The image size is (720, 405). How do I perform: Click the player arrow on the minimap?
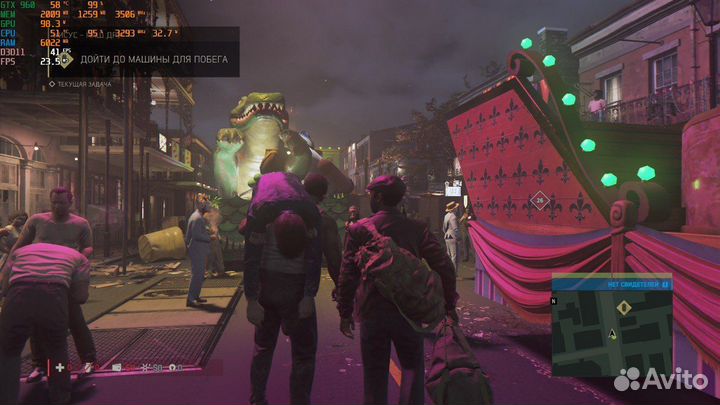[x=612, y=336]
